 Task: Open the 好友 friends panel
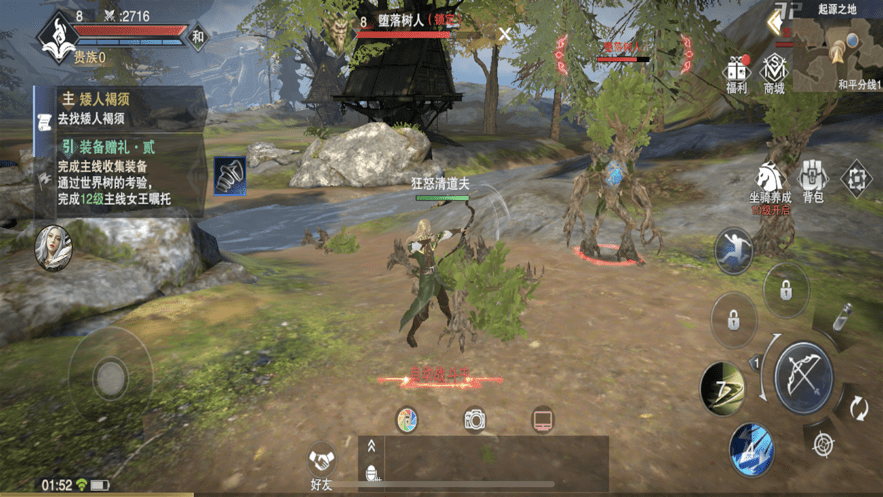click(321, 466)
